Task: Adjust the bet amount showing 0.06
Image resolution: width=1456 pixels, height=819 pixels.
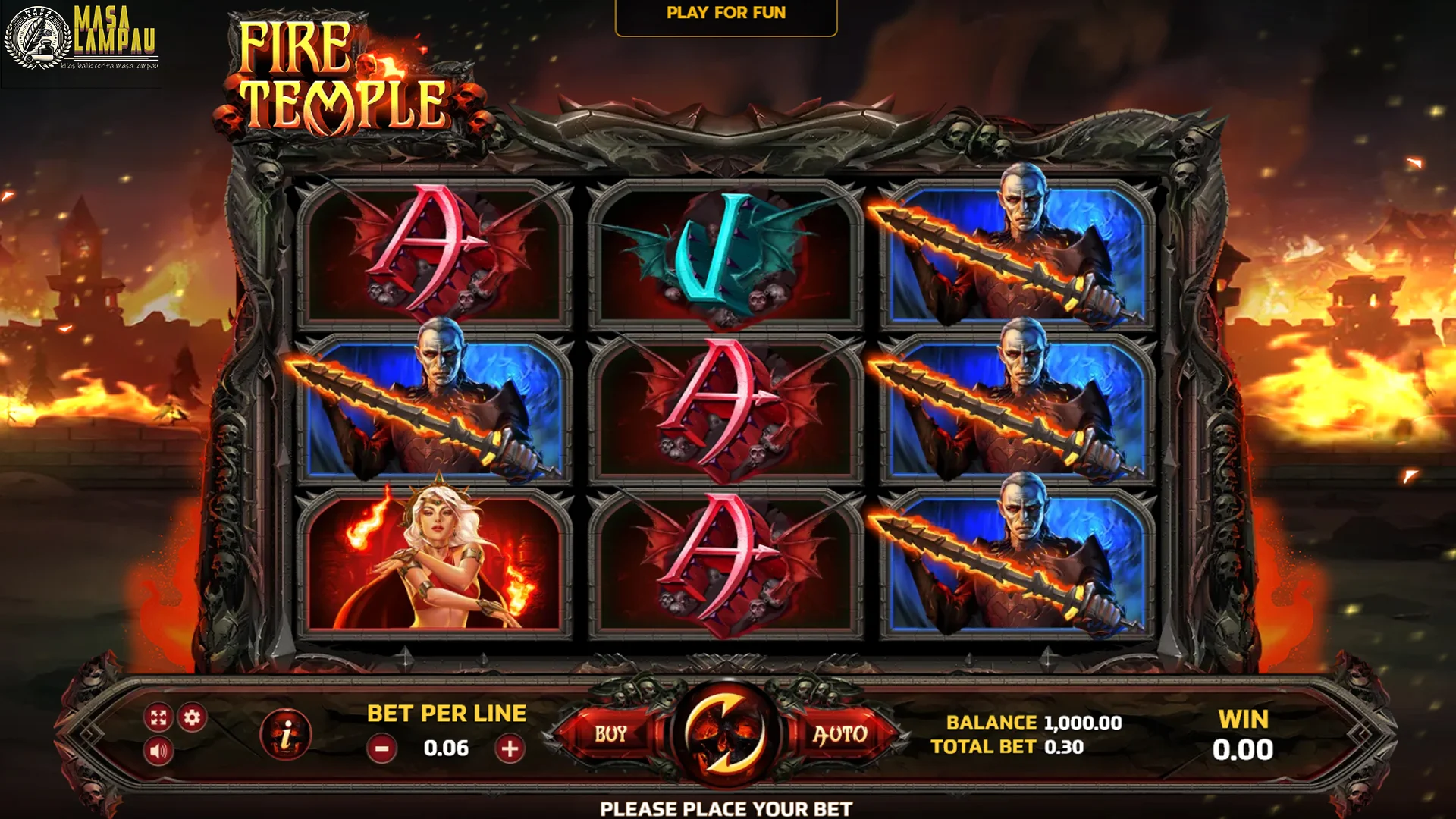Action: tap(445, 748)
